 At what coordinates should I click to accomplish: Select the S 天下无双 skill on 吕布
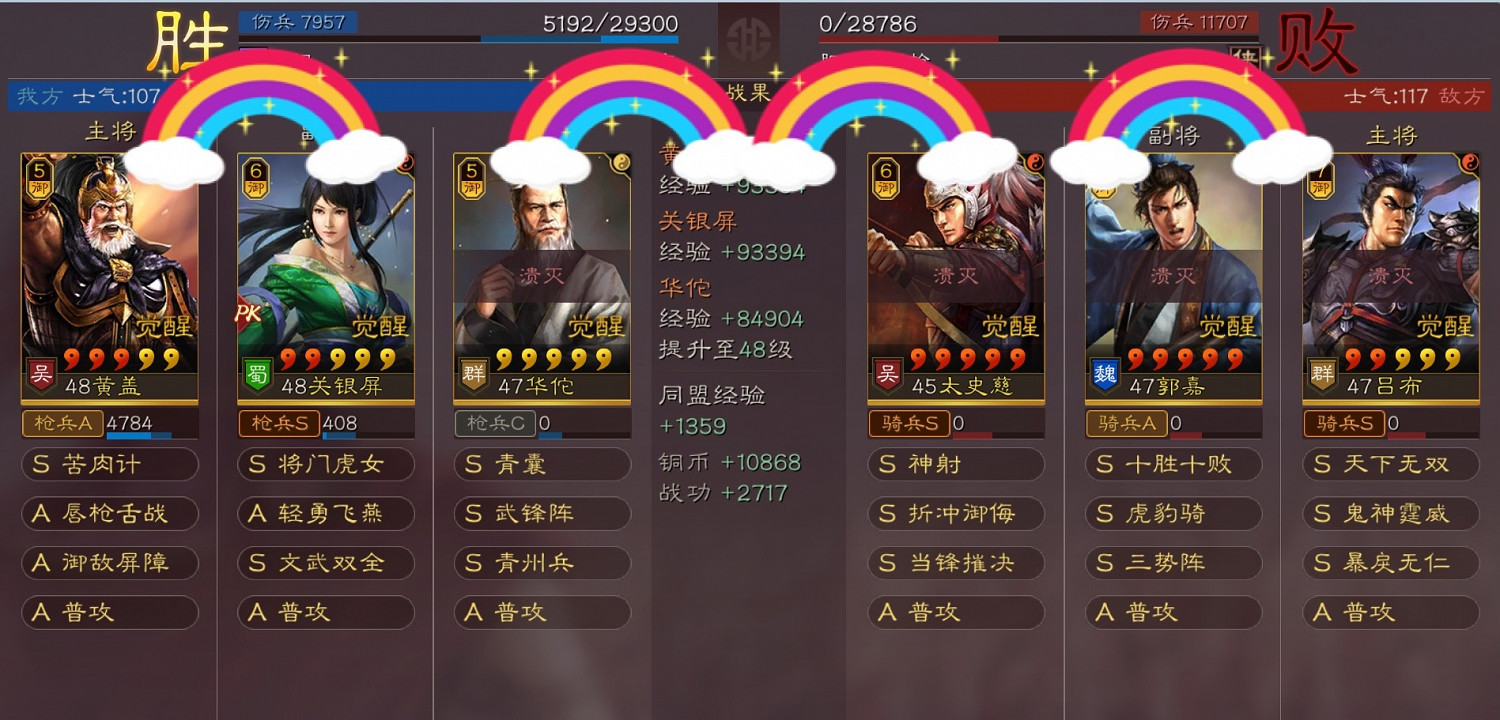click(x=1390, y=464)
